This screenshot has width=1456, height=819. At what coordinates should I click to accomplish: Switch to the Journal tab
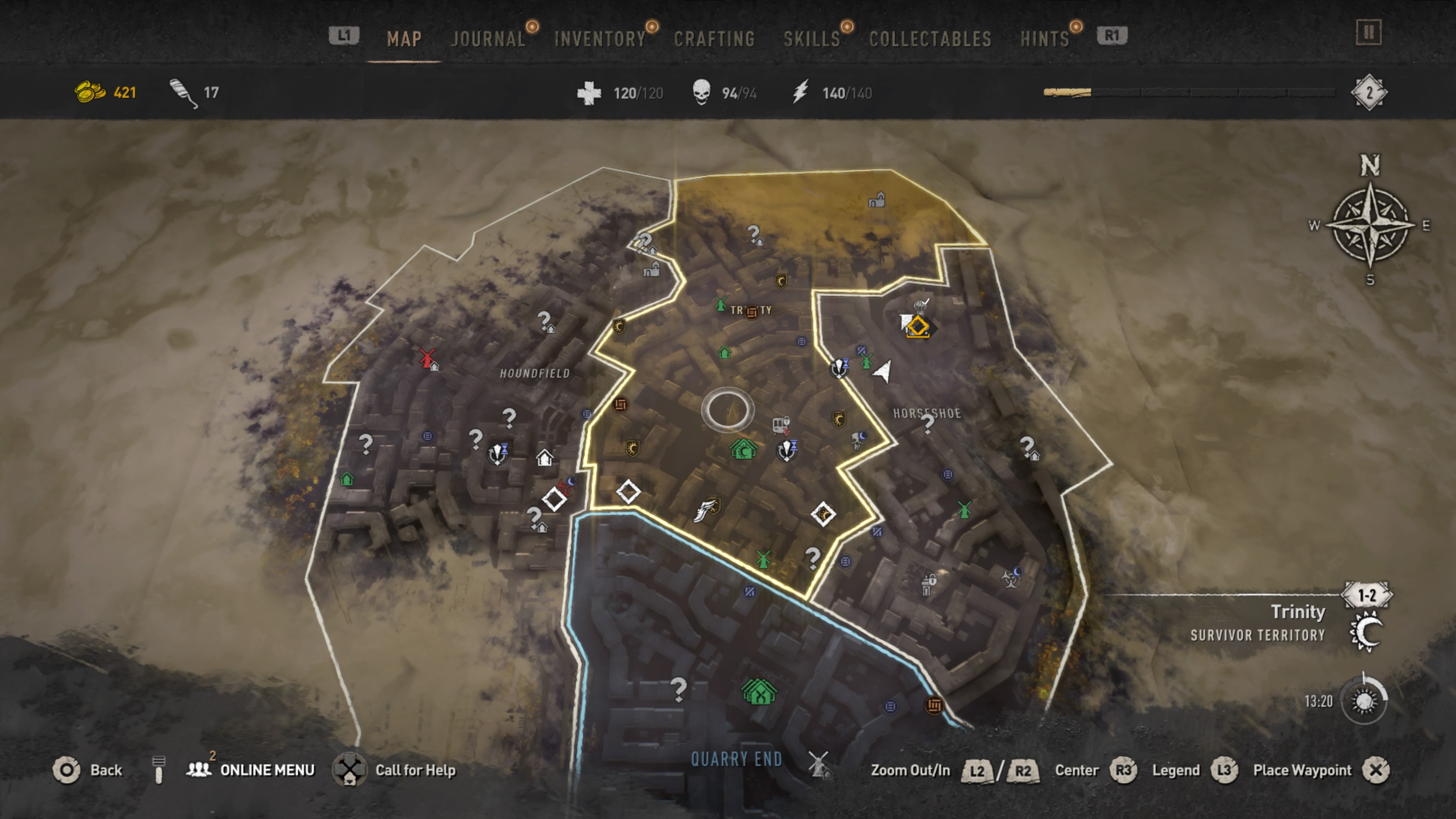click(x=488, y=38)
